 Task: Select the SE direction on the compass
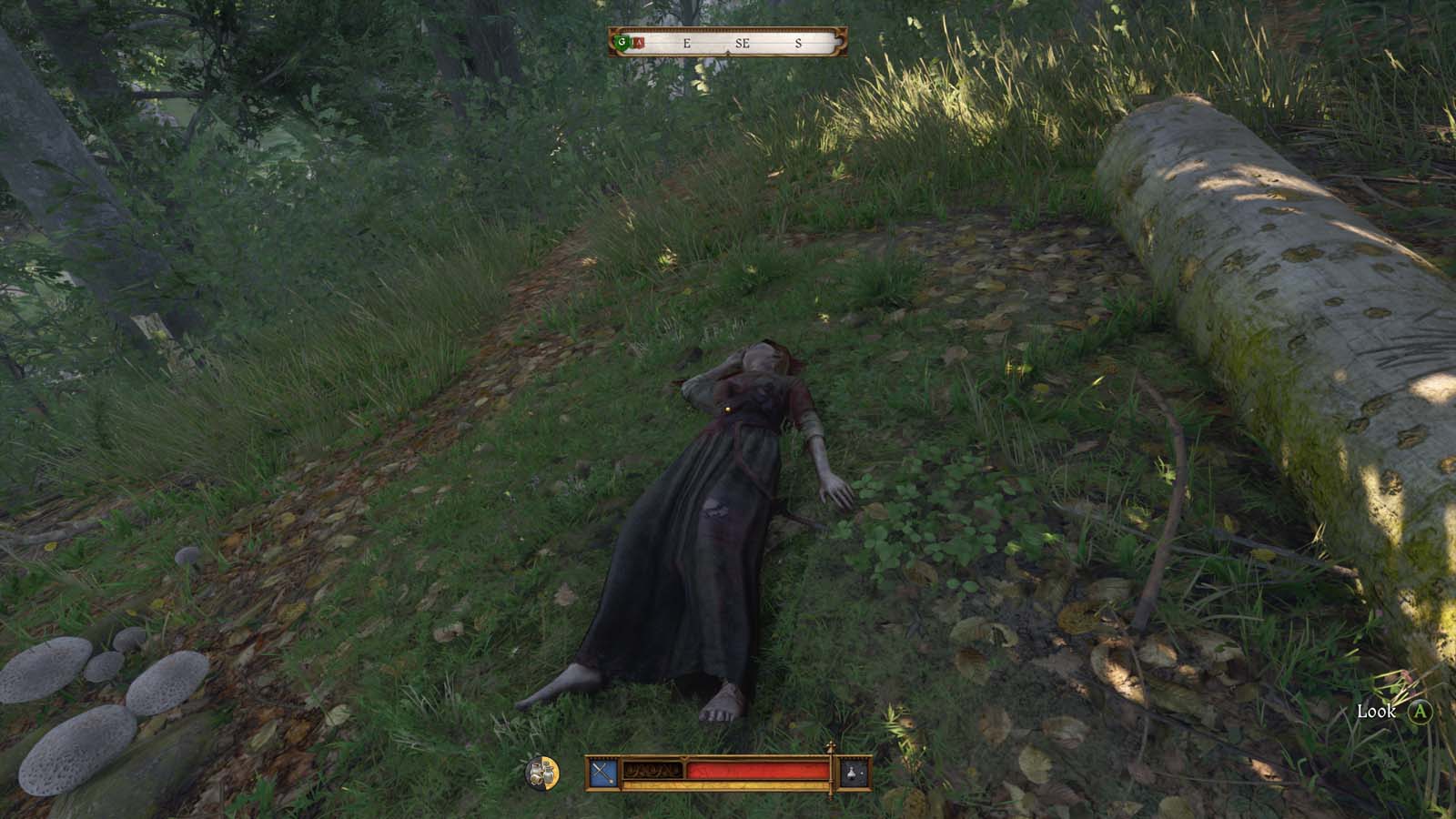743,44
